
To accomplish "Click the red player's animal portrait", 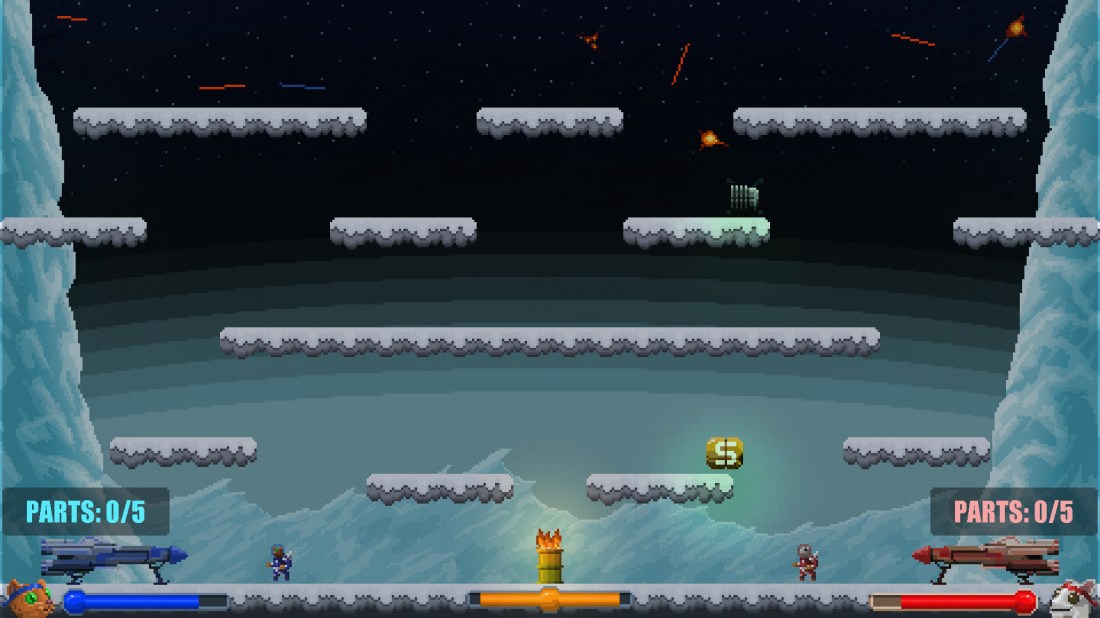I will (1072, 599).
